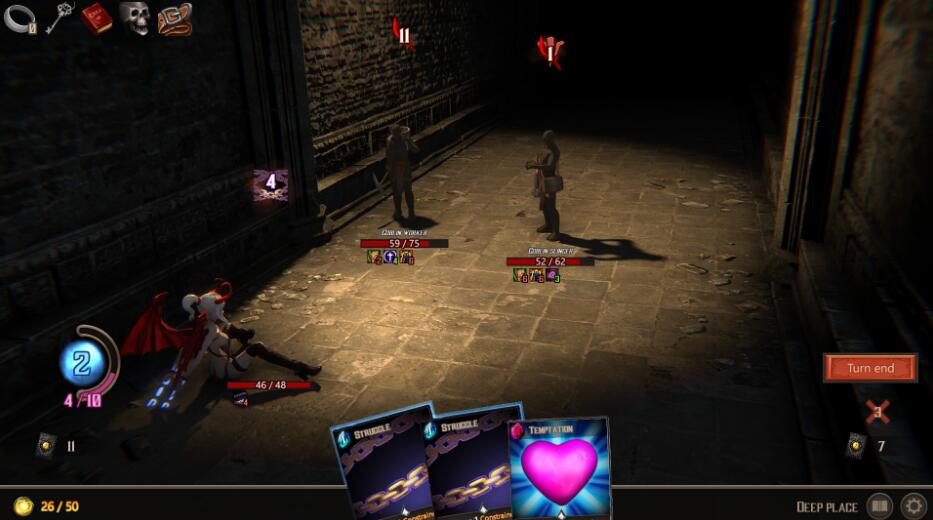This screenshot has width=933, height=520.
Task: End the current turn
Action: [870, 368]
